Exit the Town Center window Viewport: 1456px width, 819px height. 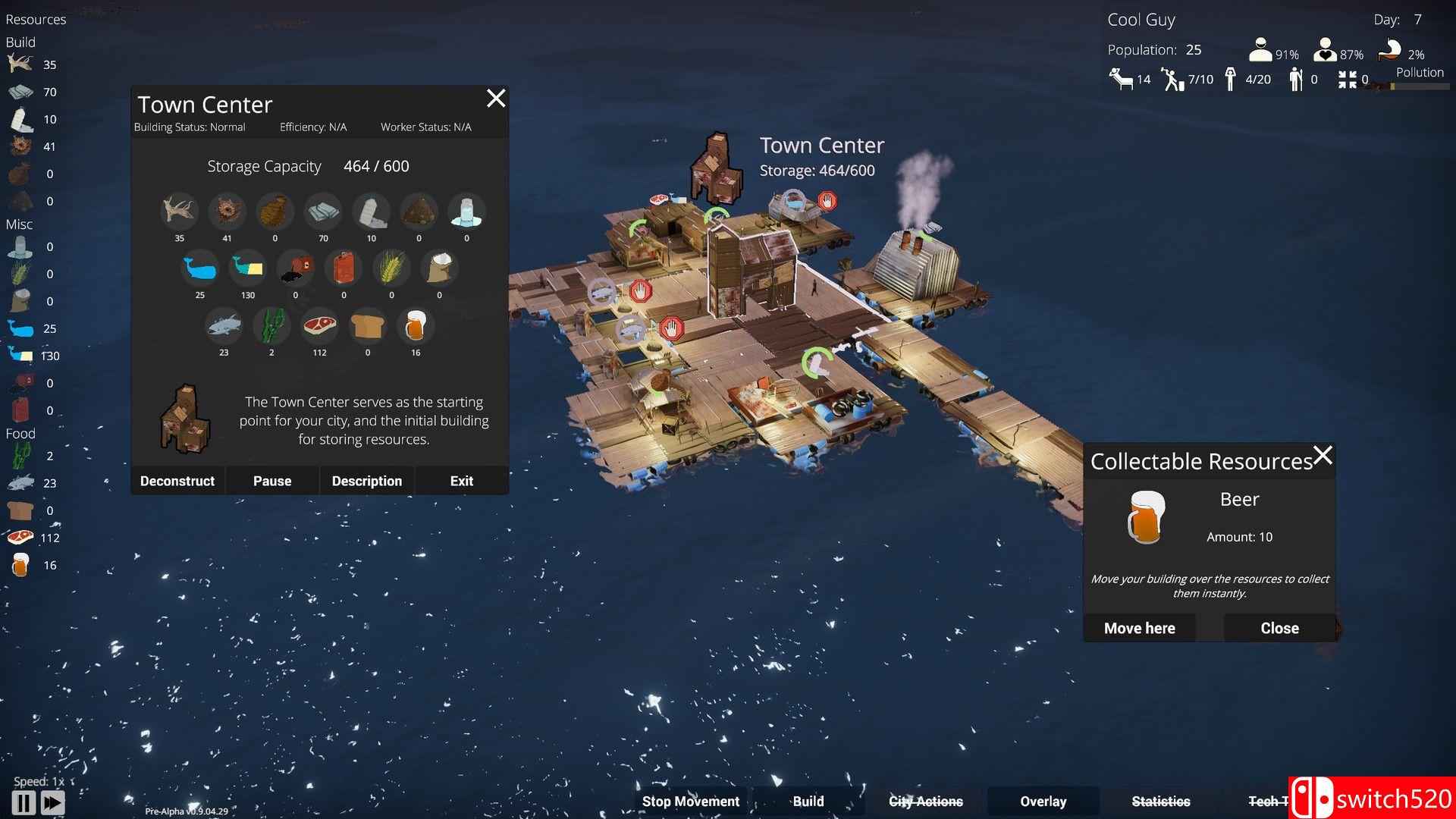click(x=461, y=481)
